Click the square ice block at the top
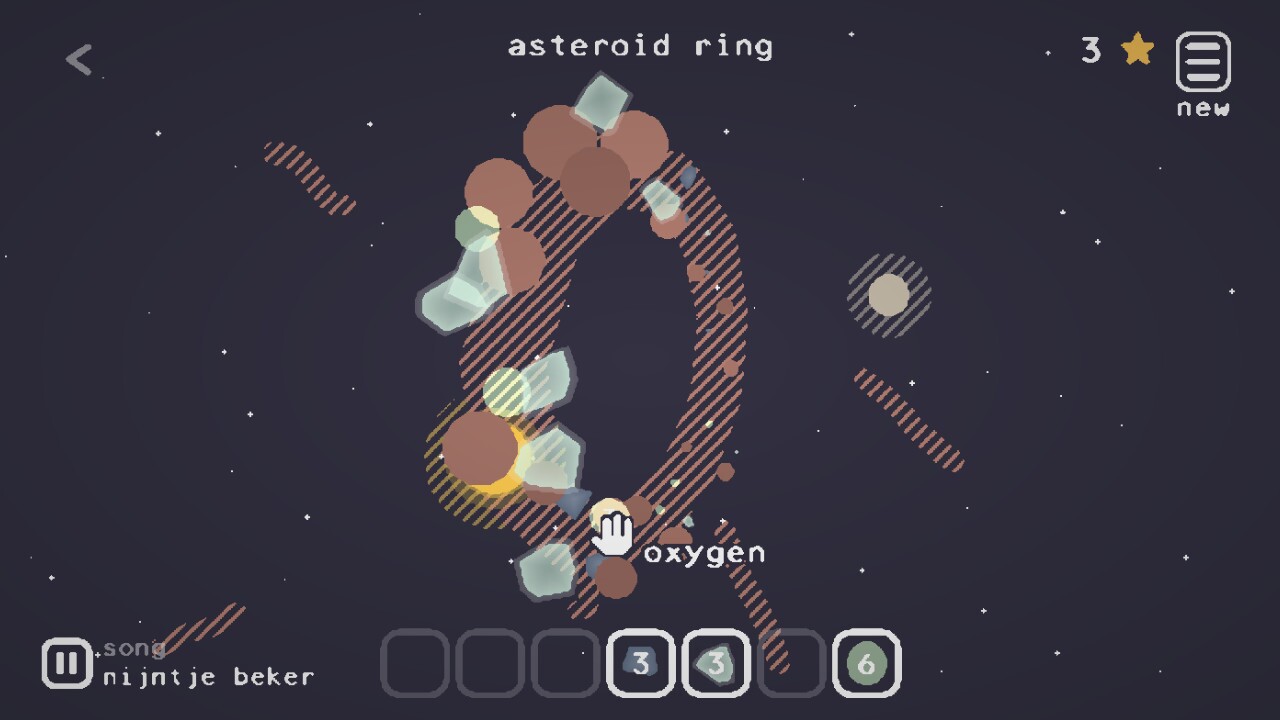The height and width of the screenshot is (720, 1280). pos(600,100)
